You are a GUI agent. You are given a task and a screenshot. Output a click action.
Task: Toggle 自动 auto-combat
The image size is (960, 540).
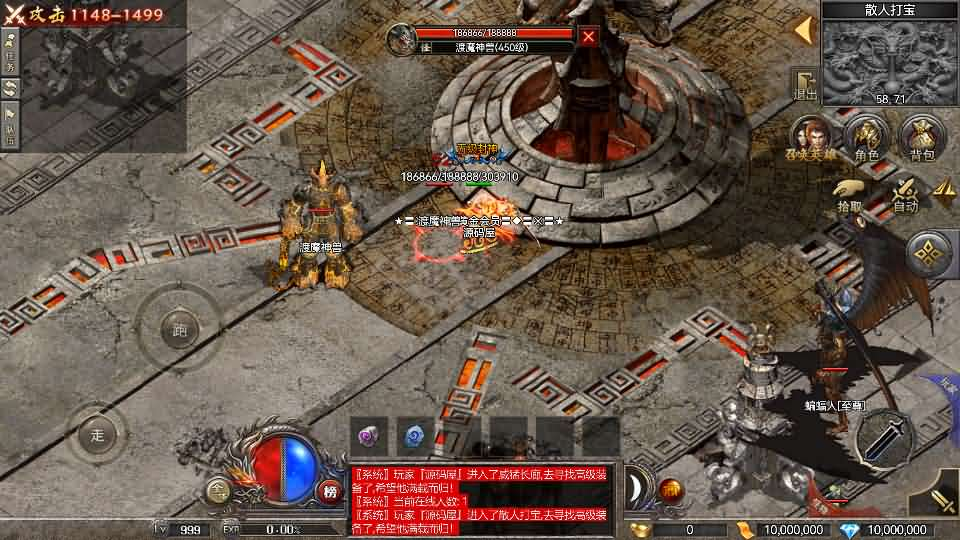click(905, 192)
